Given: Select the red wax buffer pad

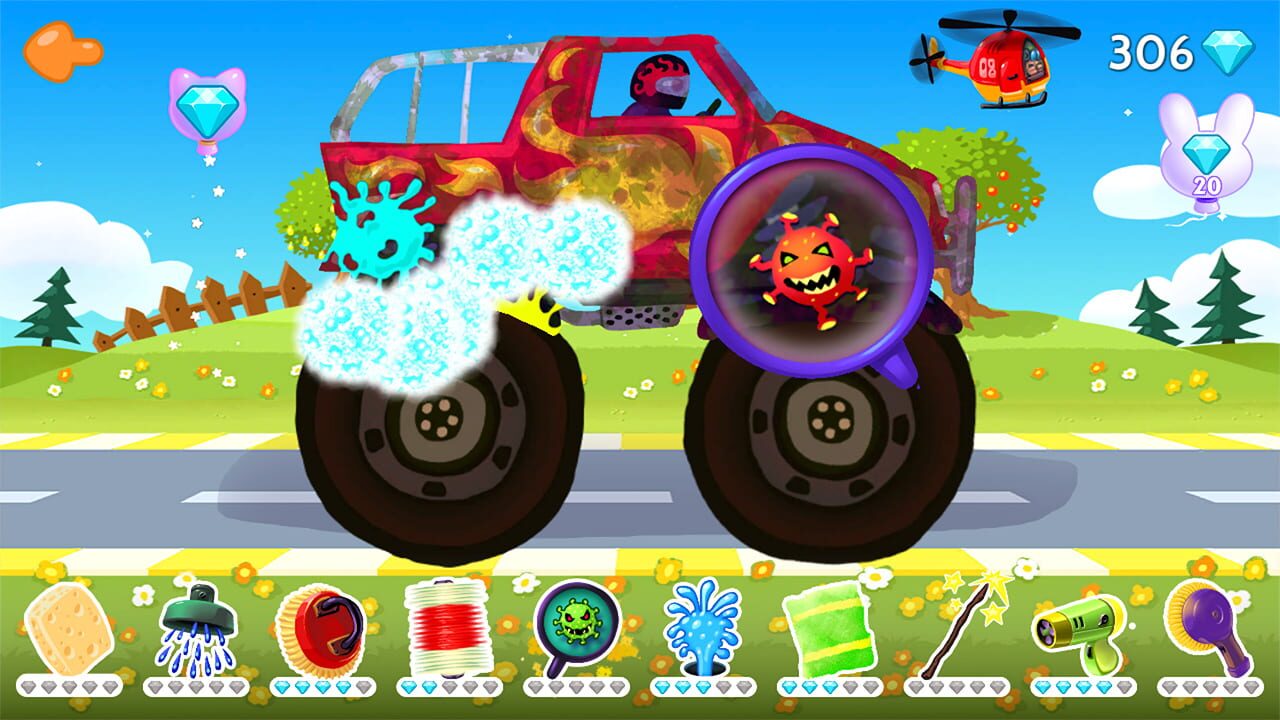Looking at the screenshot, I should [320, 625].
